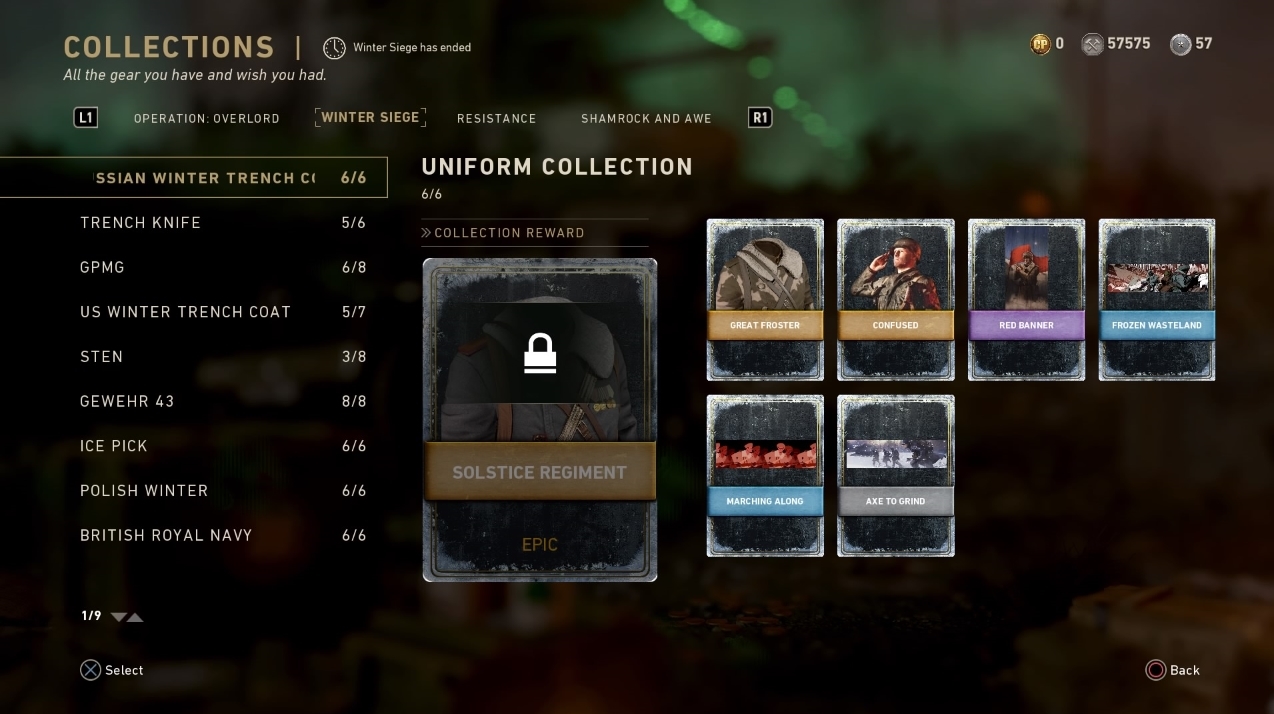The width and height of the screenshot is (1274, 714).
Task: Select the Marching Along card
Action: coord(765,475)
